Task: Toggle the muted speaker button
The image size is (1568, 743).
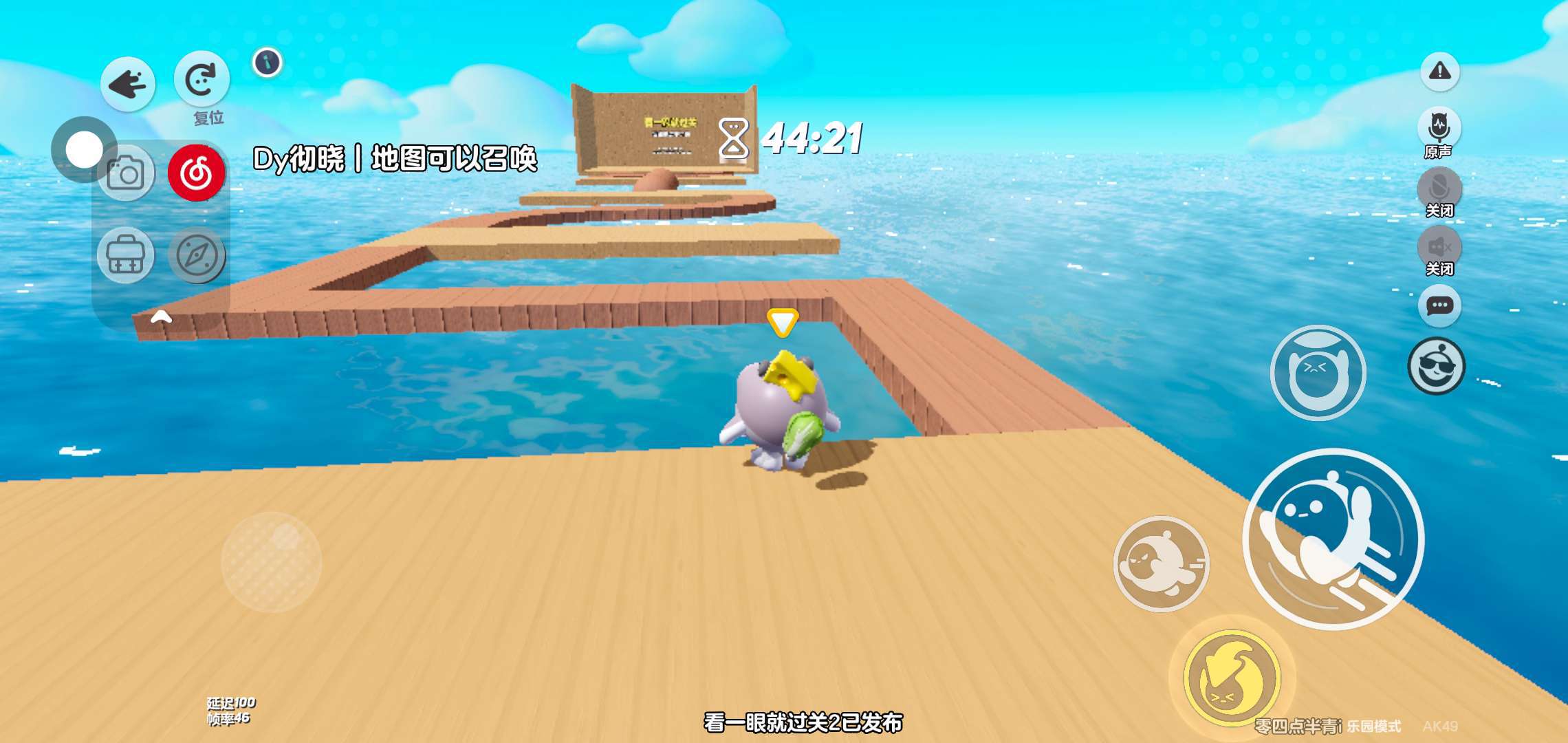Action: [x=1439, y=246]
